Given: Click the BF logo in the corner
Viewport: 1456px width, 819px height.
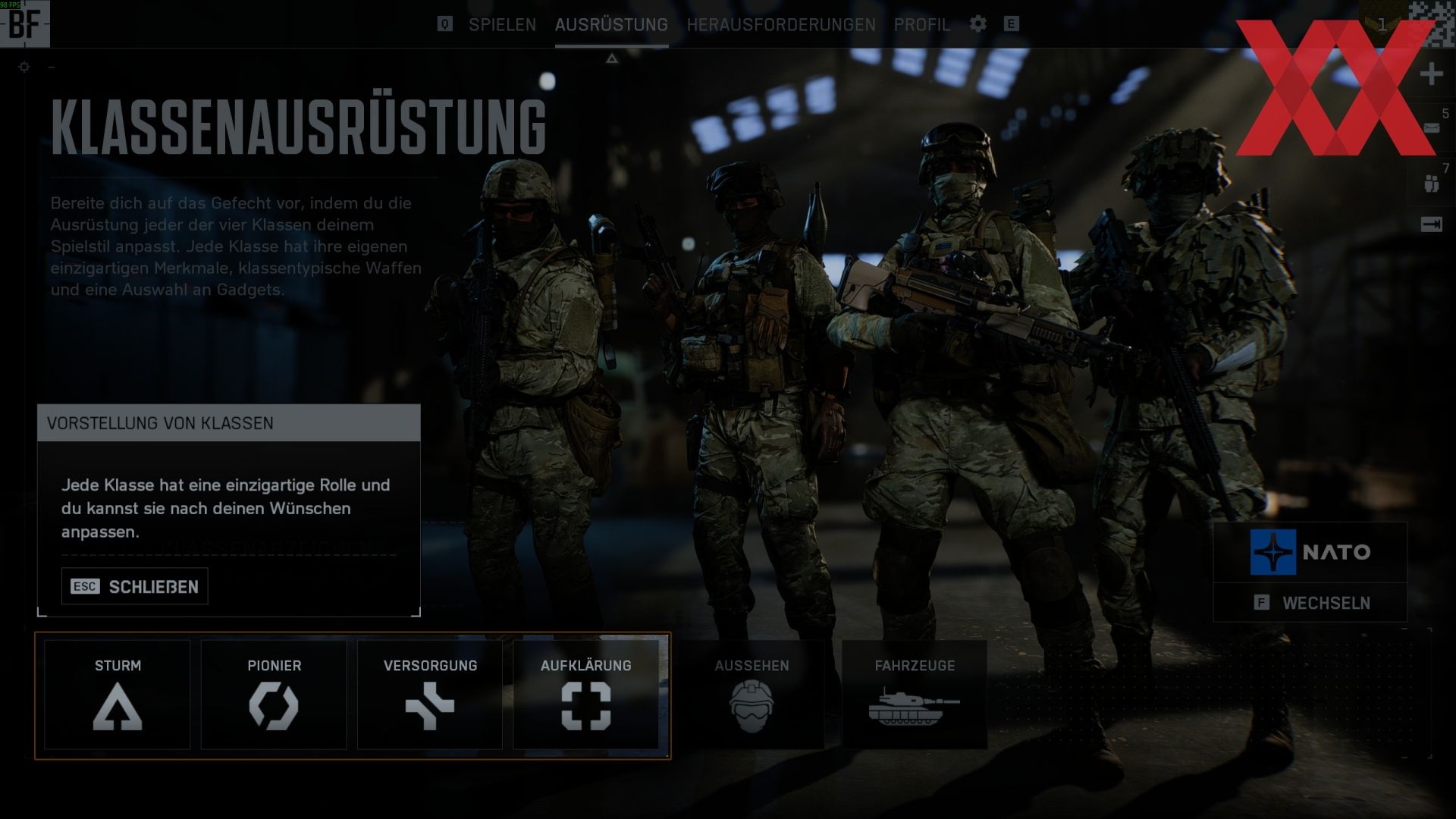Looking at the screenshot, I should [x=24, y=24].
